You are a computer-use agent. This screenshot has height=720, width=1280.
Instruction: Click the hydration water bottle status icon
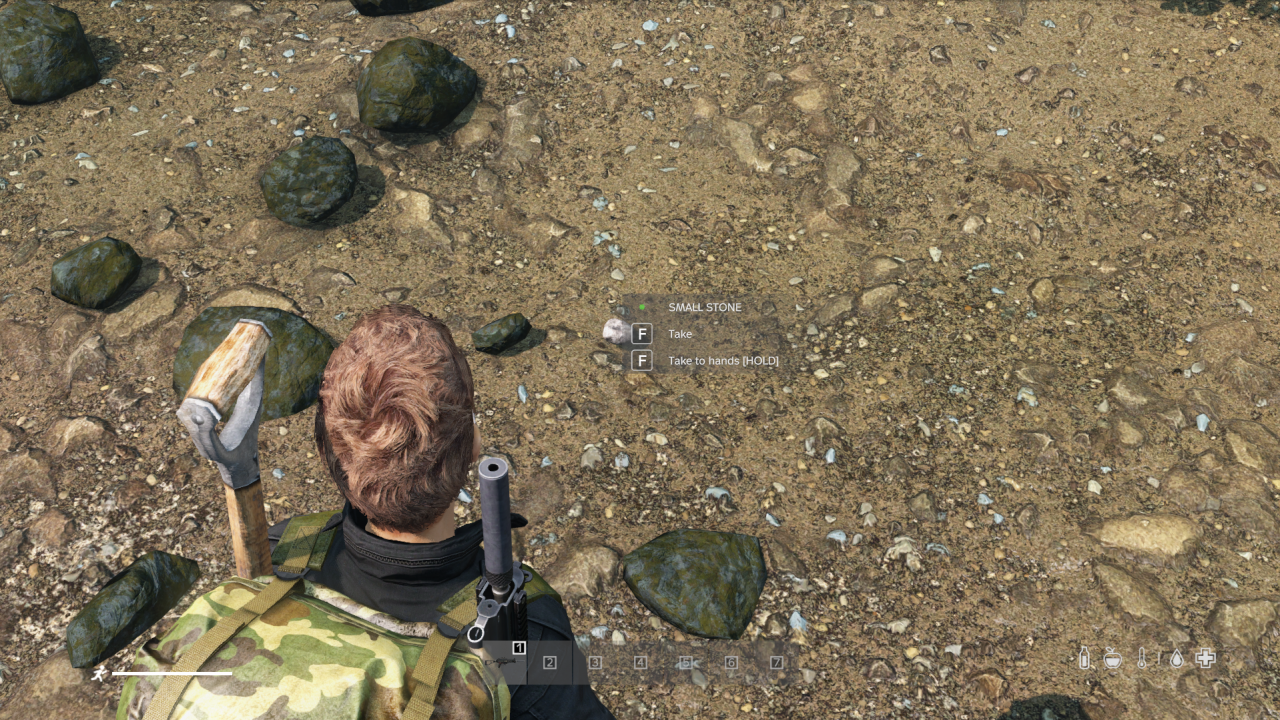1085,659
